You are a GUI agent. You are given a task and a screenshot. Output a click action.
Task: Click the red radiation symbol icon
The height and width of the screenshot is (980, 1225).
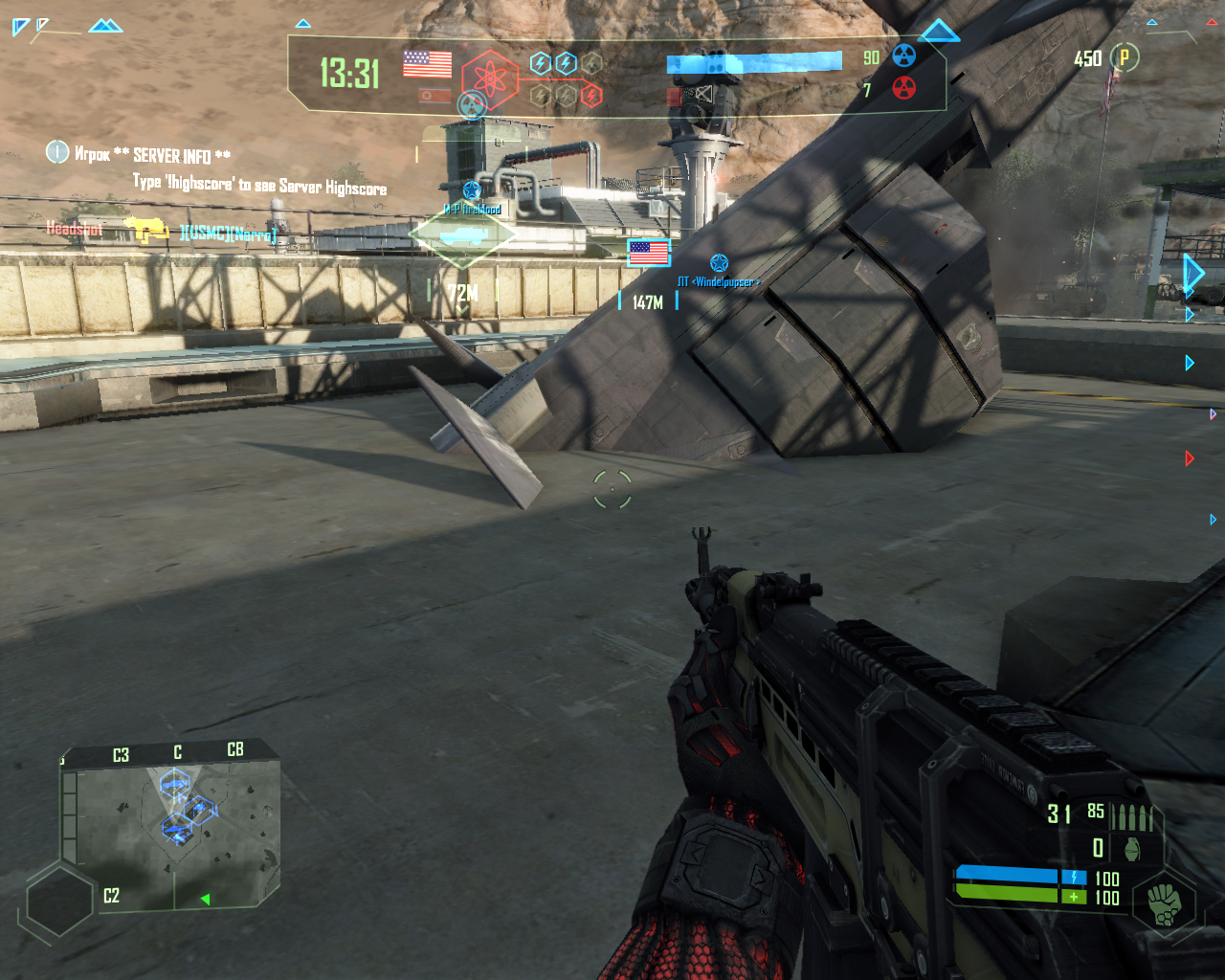(903, 89)
